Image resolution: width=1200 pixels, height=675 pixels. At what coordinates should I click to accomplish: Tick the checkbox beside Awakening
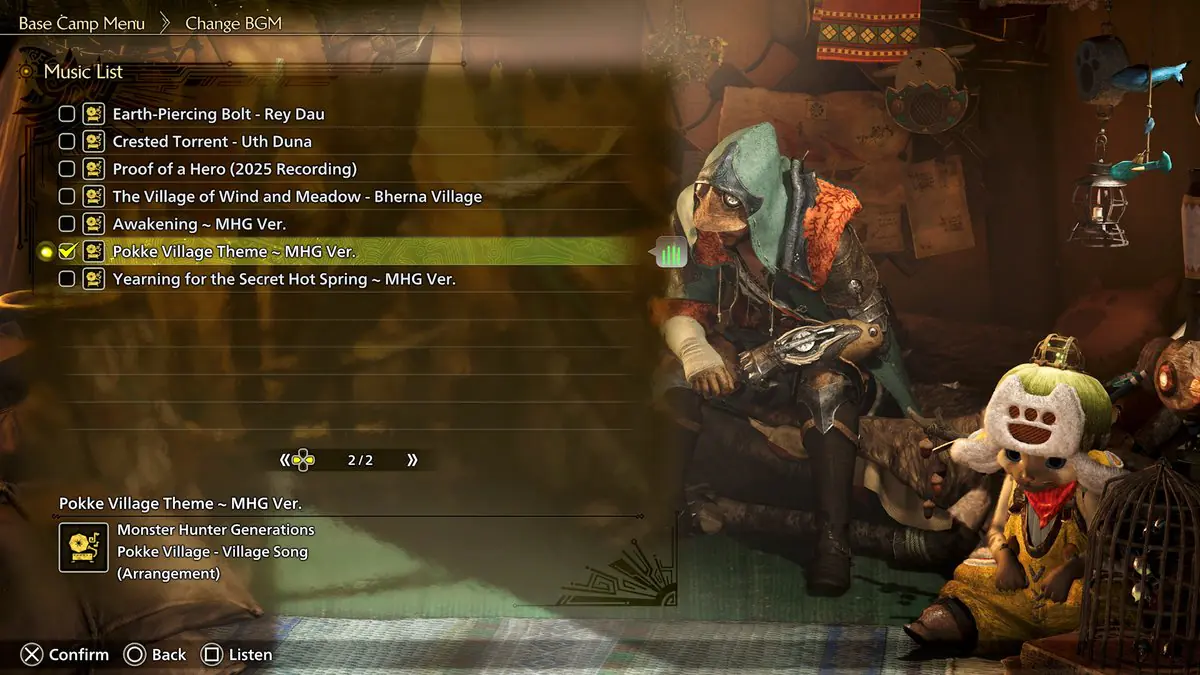pyautogui.click(x=67, y=224)
